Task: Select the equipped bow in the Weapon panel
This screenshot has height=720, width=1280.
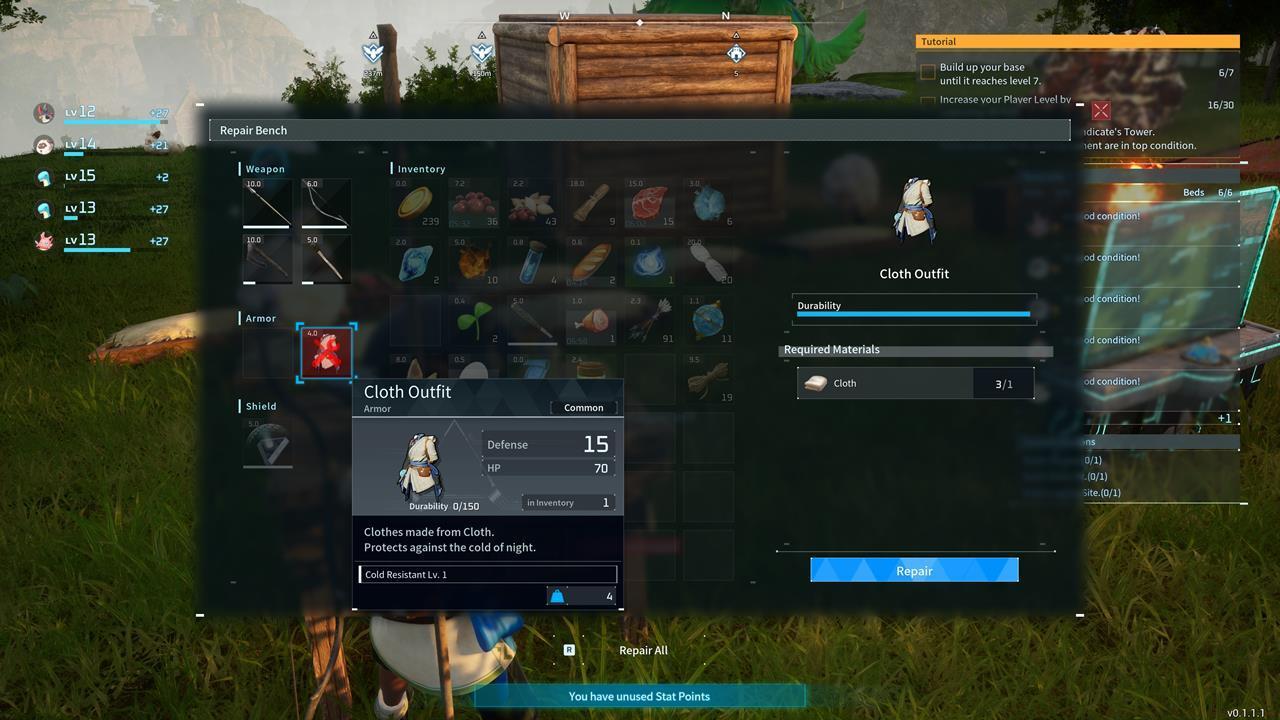Action: pos(324,203)
